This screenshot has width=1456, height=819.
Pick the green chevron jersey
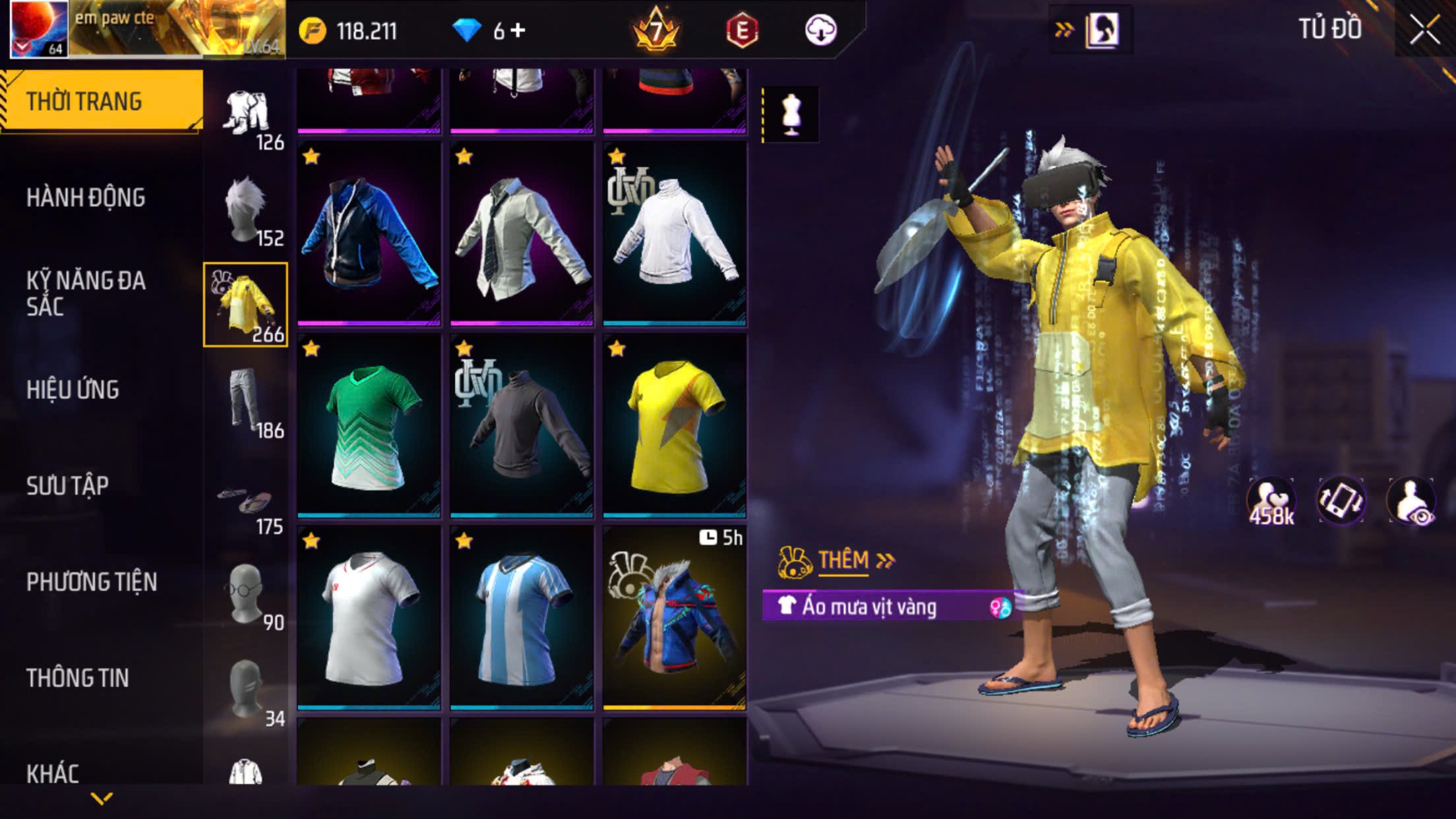(369, 425)
